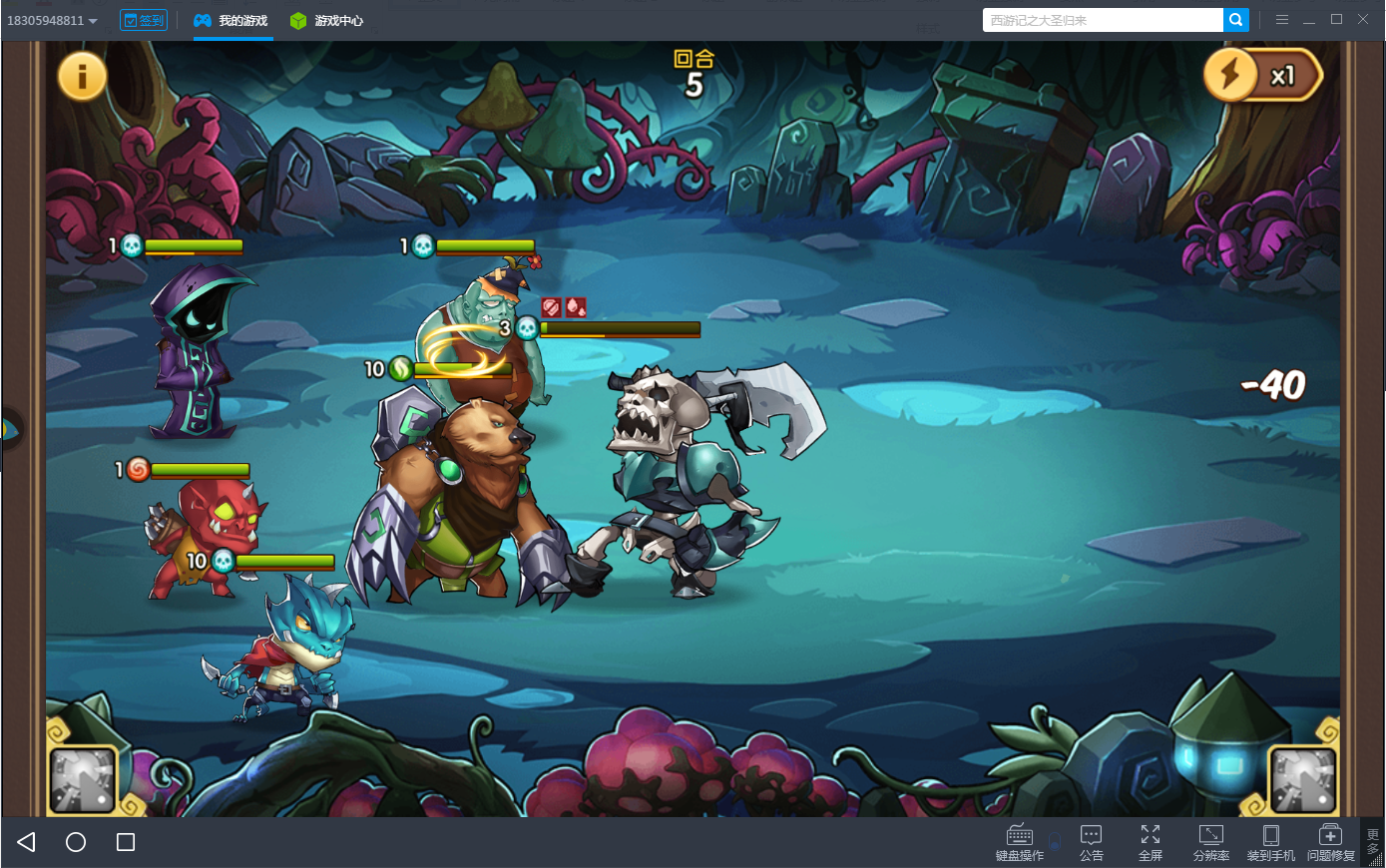Click the 装到手机 install to phone button
Image resolution: width=1386 pixels, height=868 pixels.
pyautogui.click(x=1270, y=842)
